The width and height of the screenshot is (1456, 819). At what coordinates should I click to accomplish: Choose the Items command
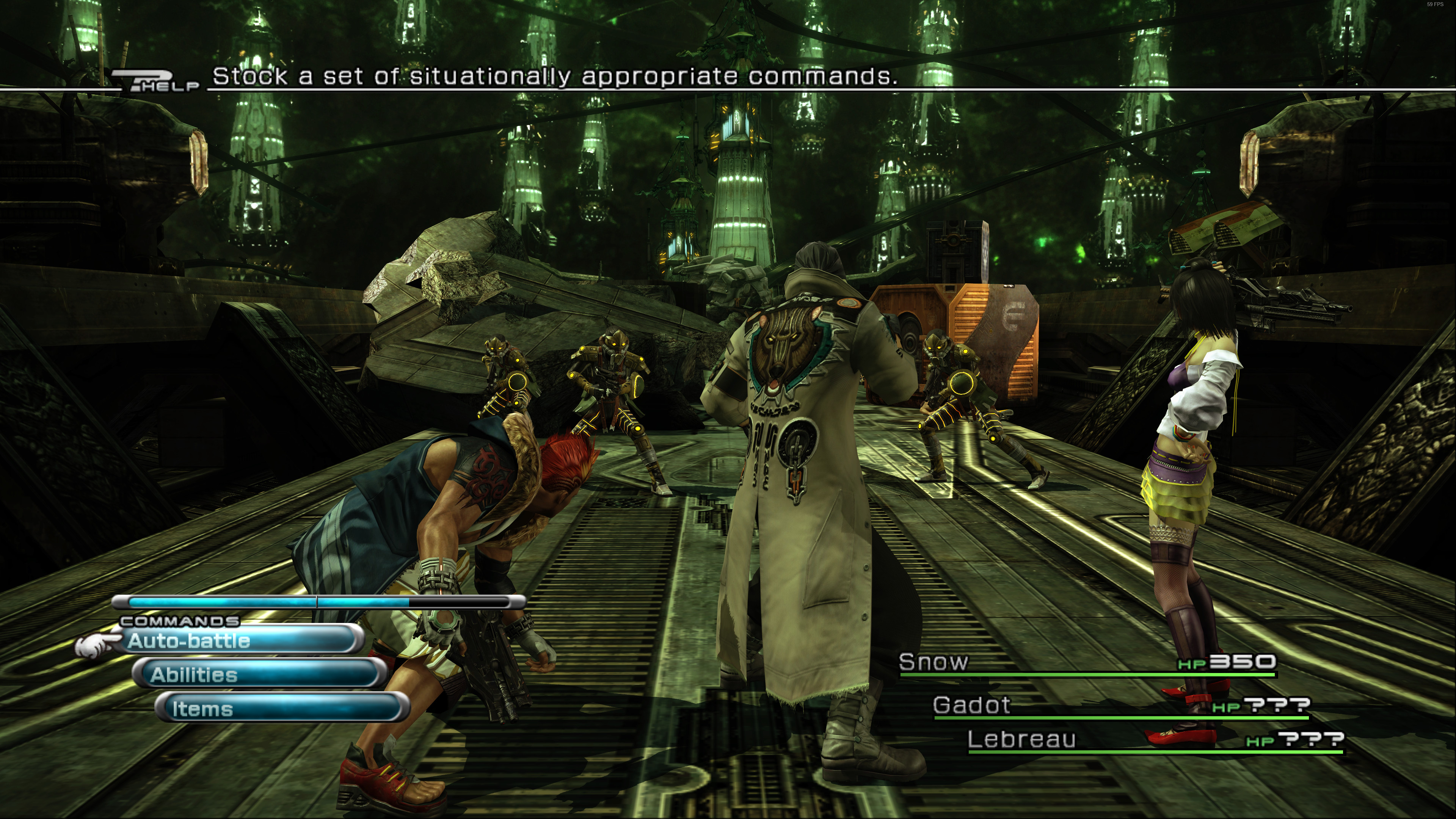point(281,708)
